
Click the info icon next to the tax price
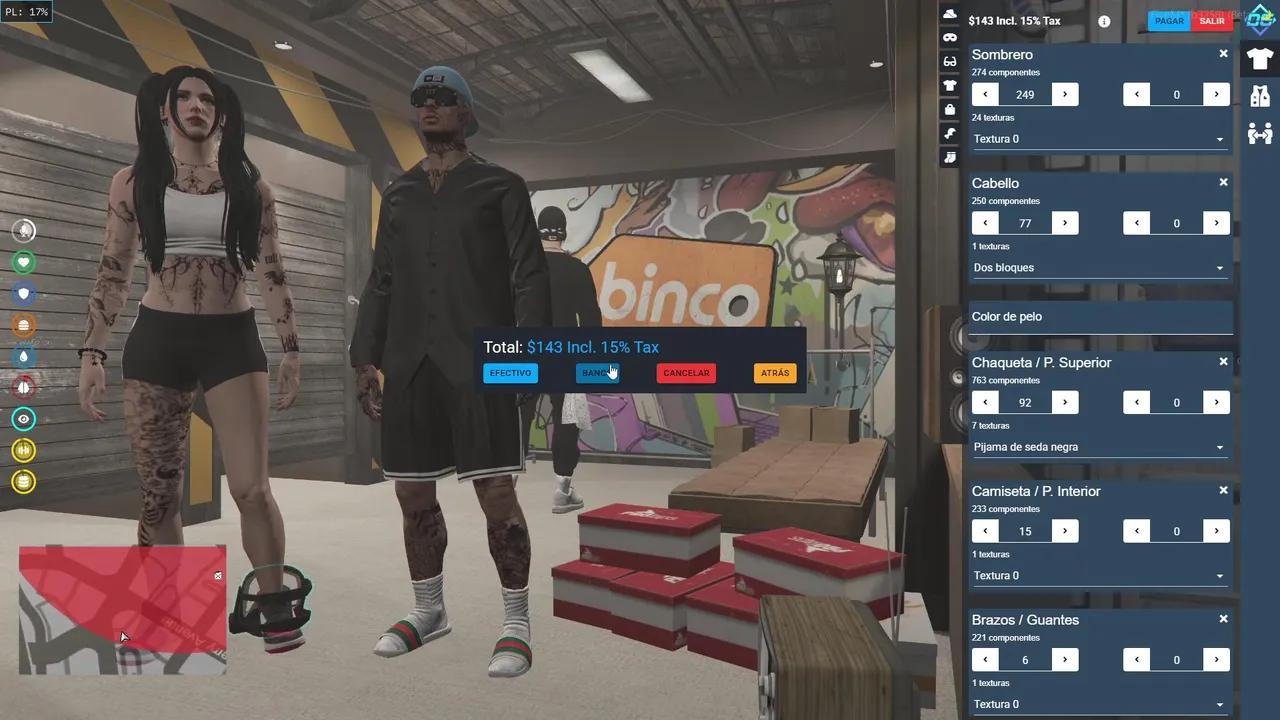(1103, 21)
